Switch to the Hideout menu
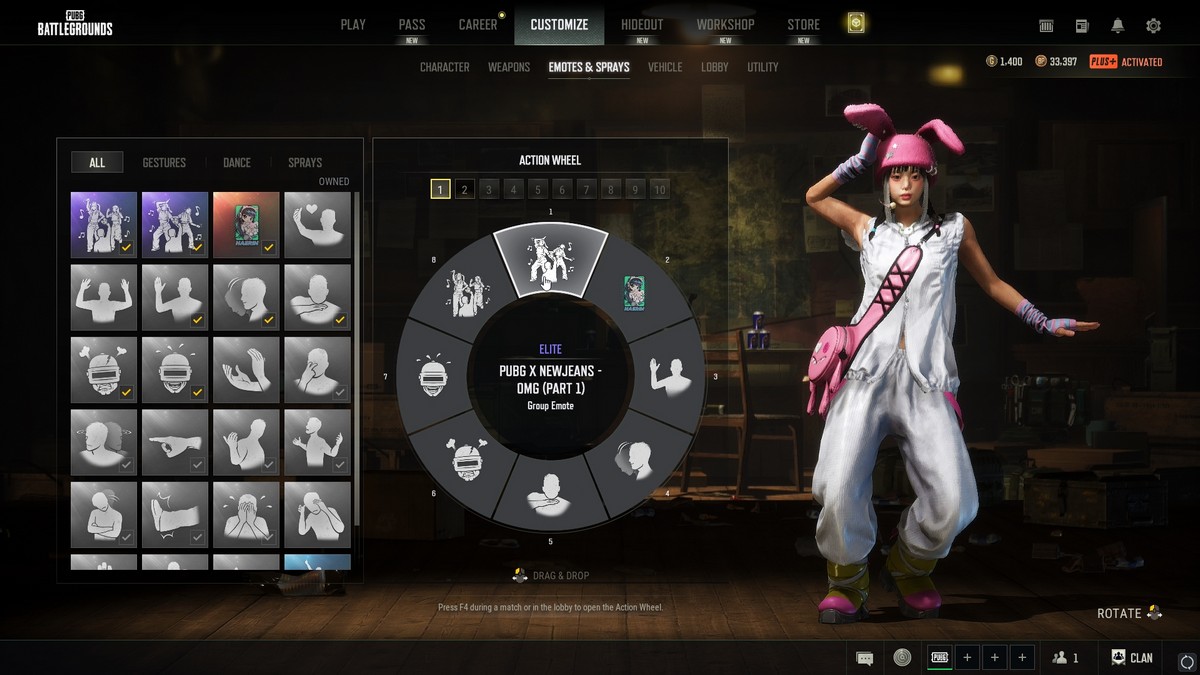Screen dimensions: 1200x675 [641, 24]
